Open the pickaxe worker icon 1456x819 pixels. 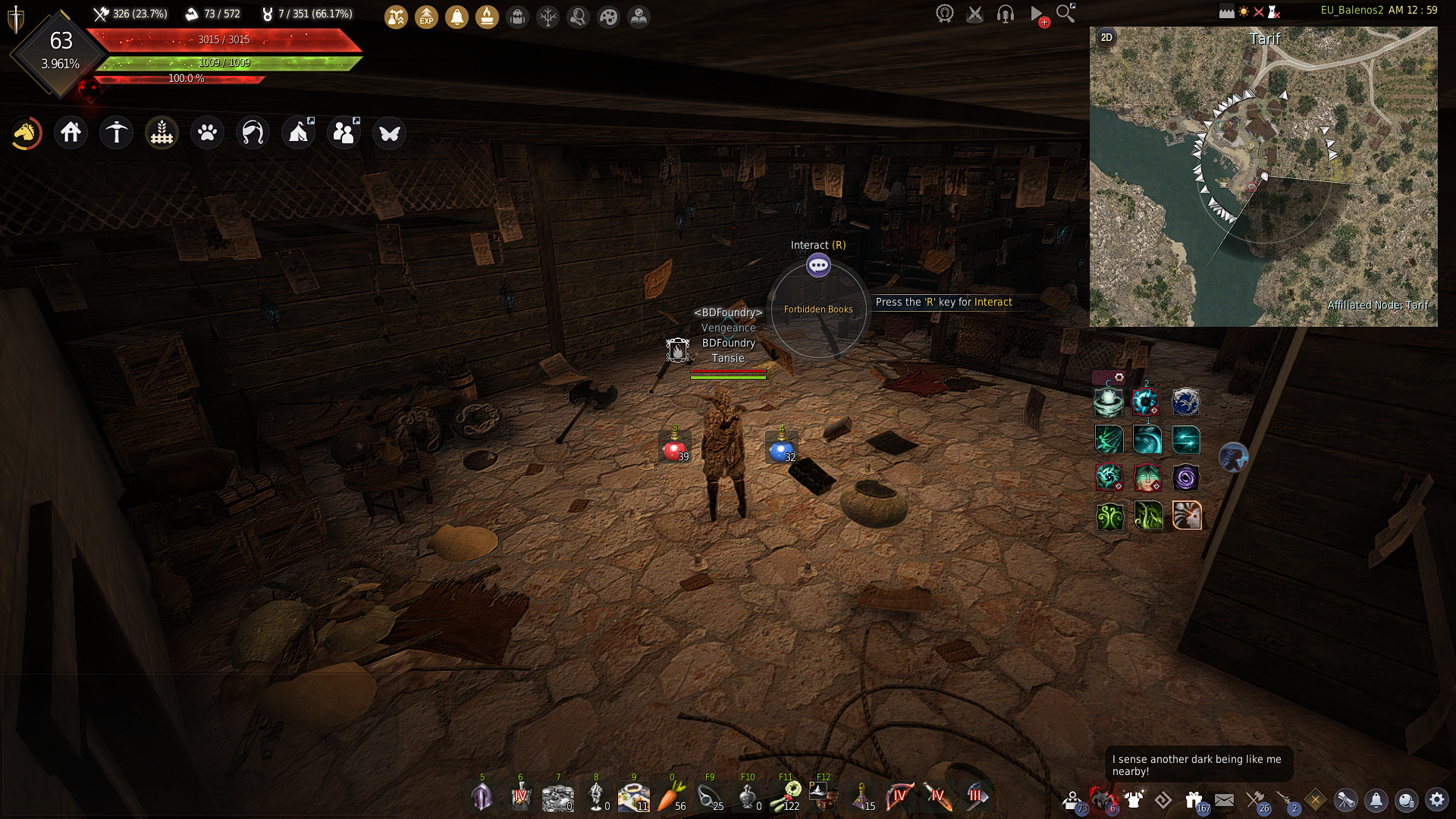(x=117, y=133)
